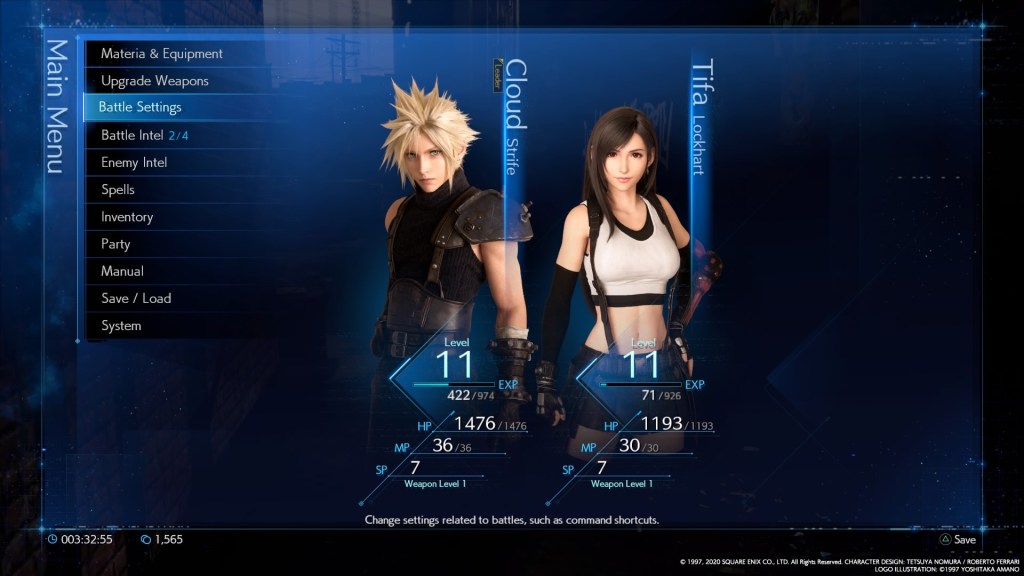Show the Inventory list
1024x576 pixels.
coord(127,216)
